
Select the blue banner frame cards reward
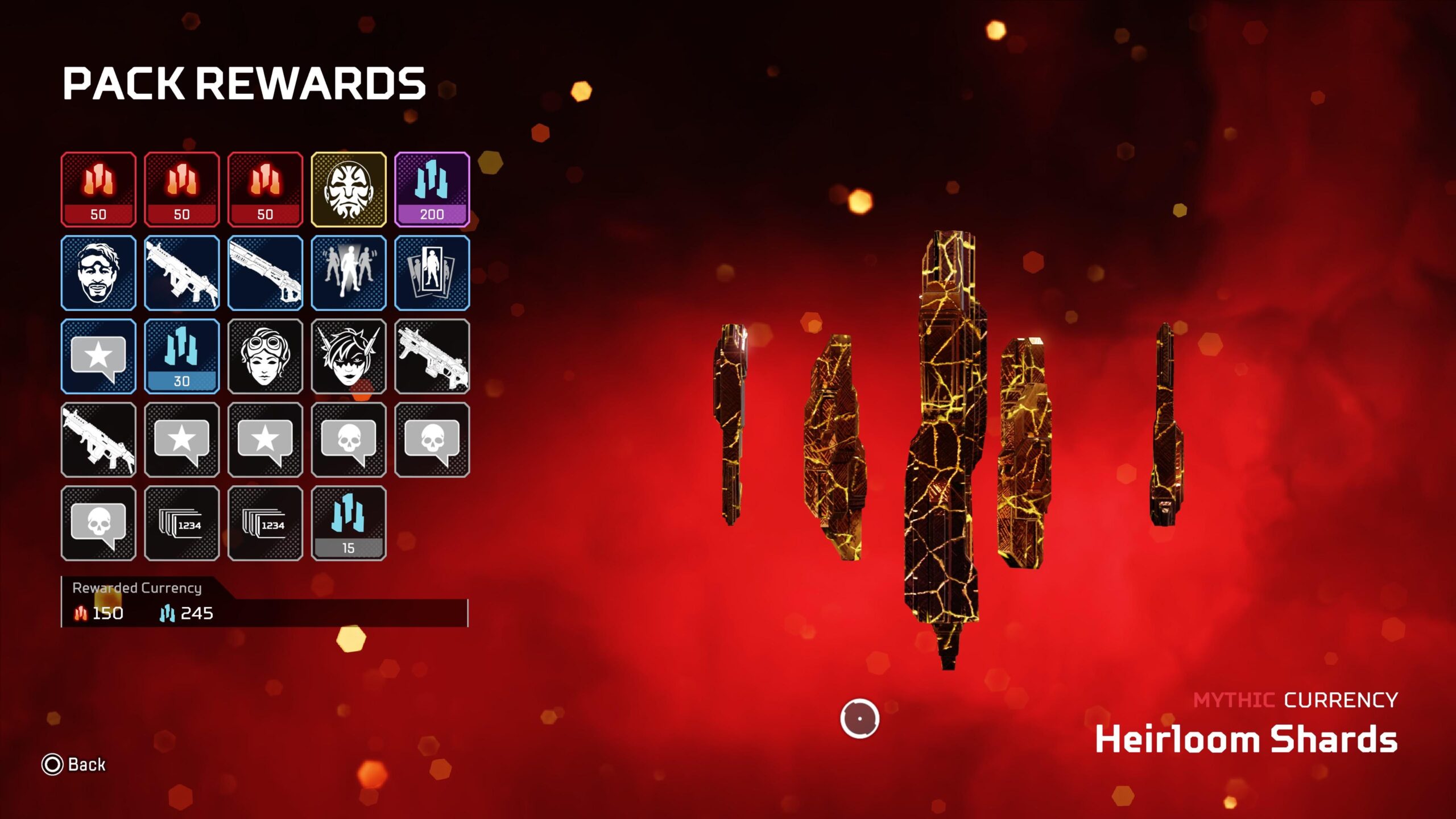pos(432,273)
